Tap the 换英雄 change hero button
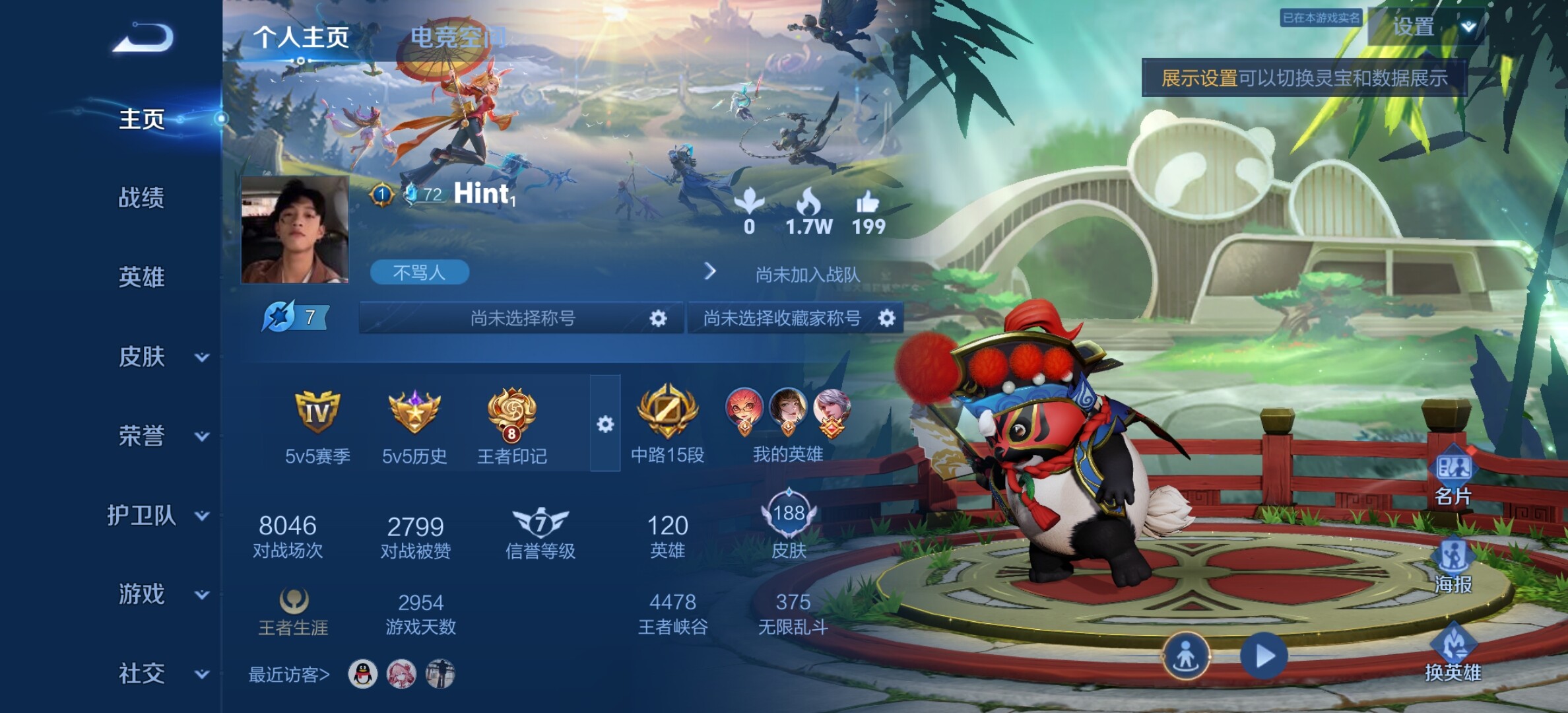The width and height of the screenshot is (1568, 713). point(1453,654)
